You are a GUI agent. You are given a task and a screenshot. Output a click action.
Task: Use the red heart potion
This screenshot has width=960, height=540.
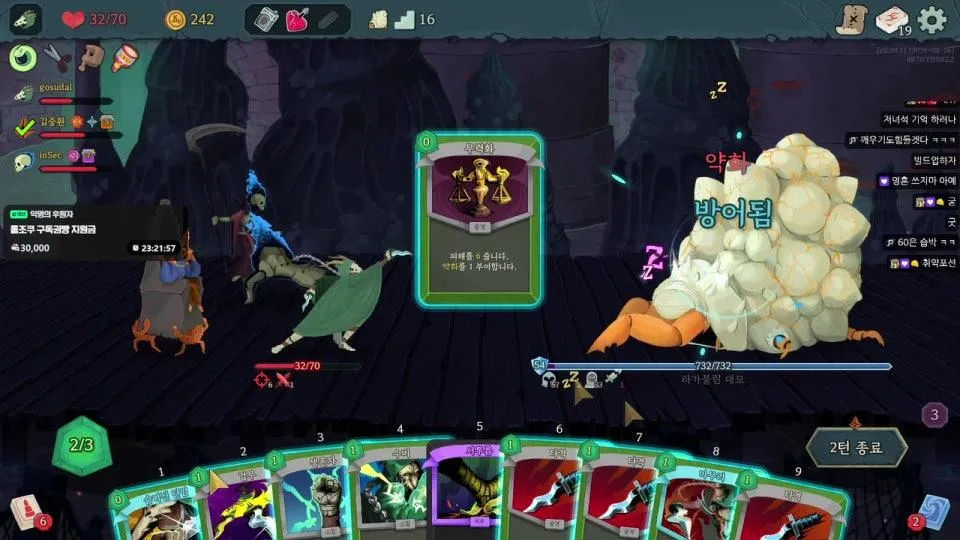pyautogui.click(x=298, y=19)
